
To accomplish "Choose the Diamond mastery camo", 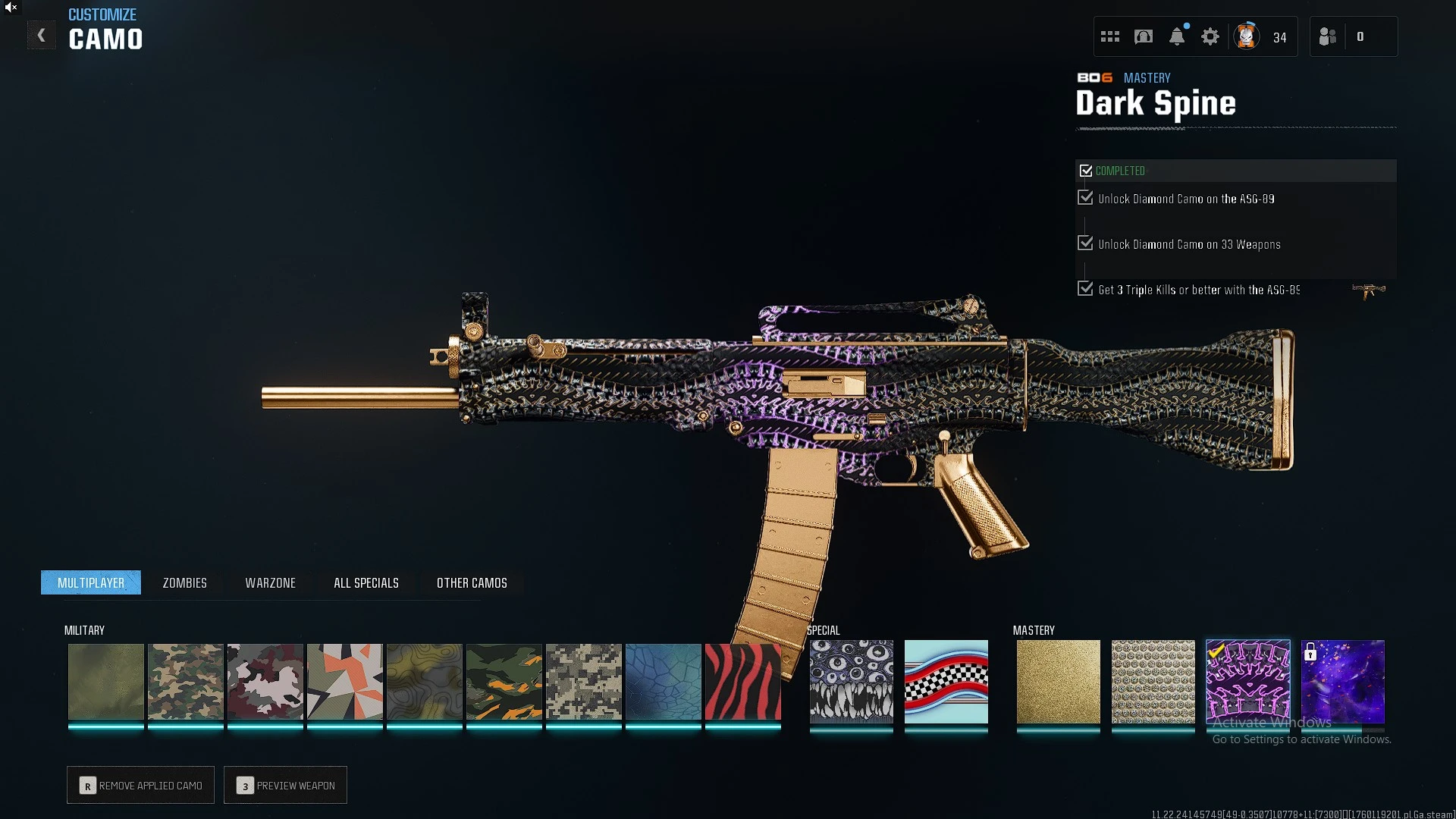I will coord(1153,681).
